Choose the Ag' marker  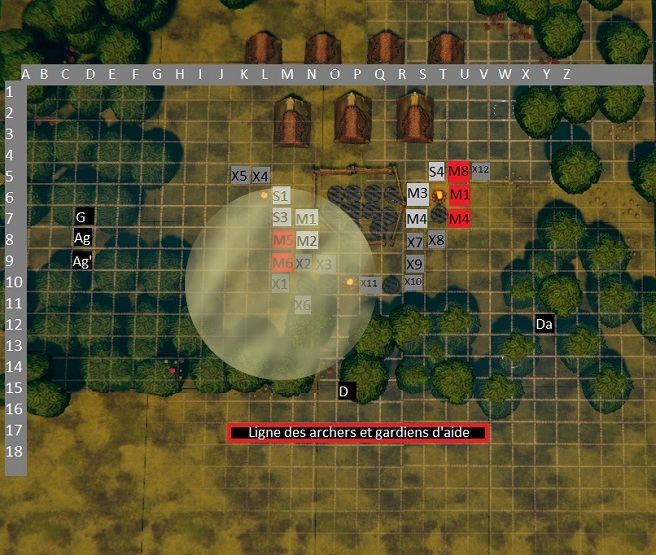(84, 261)
